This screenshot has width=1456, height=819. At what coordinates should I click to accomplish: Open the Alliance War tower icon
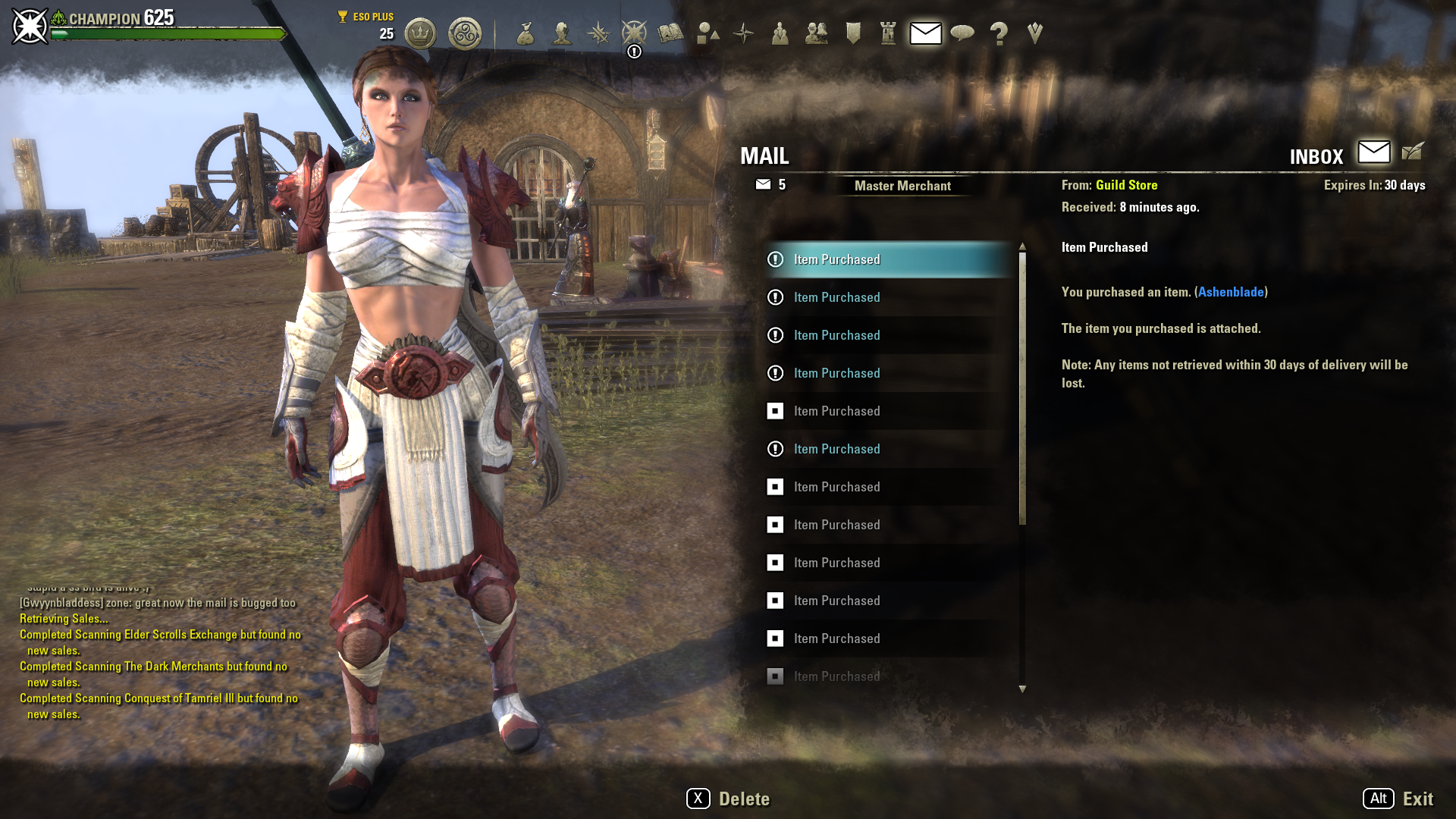pos(889,33)
